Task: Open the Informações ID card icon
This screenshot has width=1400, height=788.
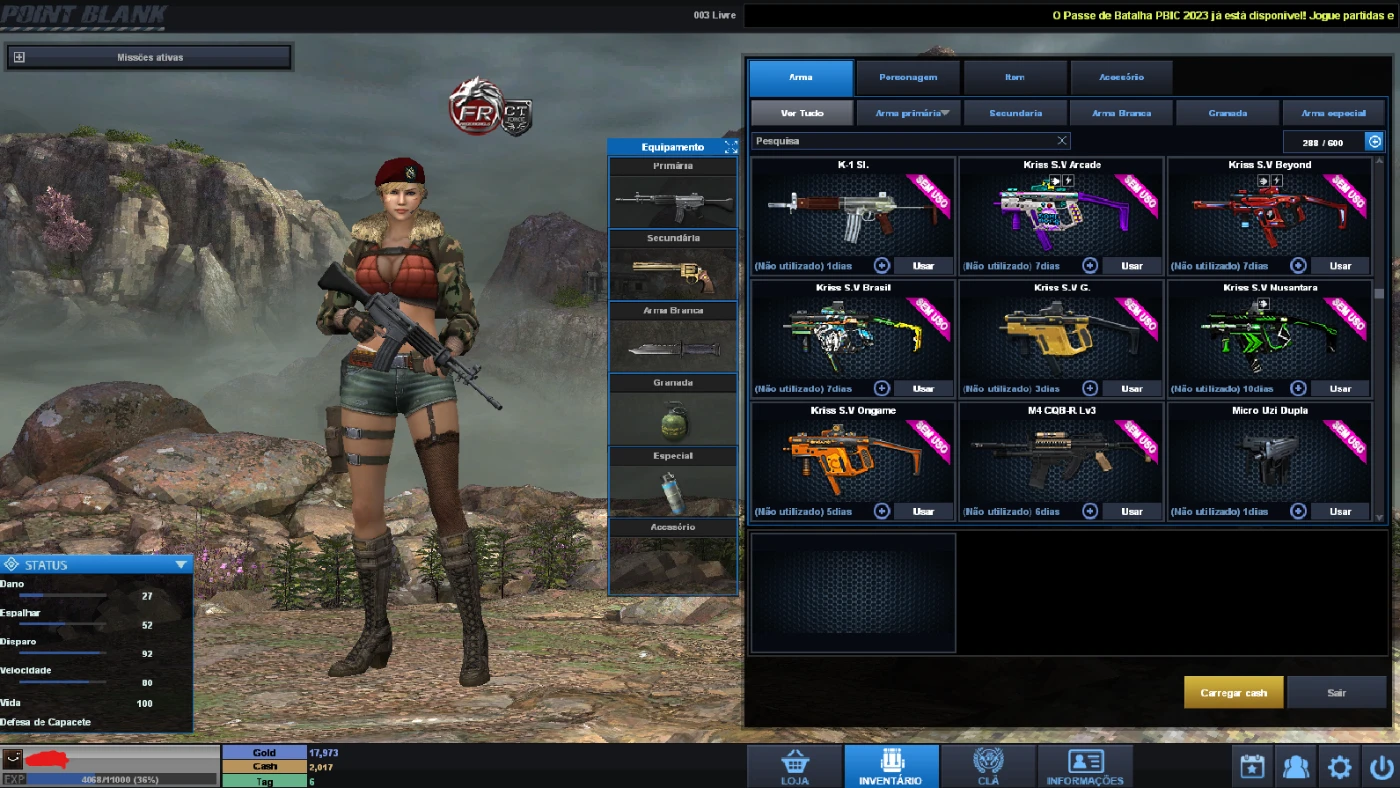Action: point(1085,765)
